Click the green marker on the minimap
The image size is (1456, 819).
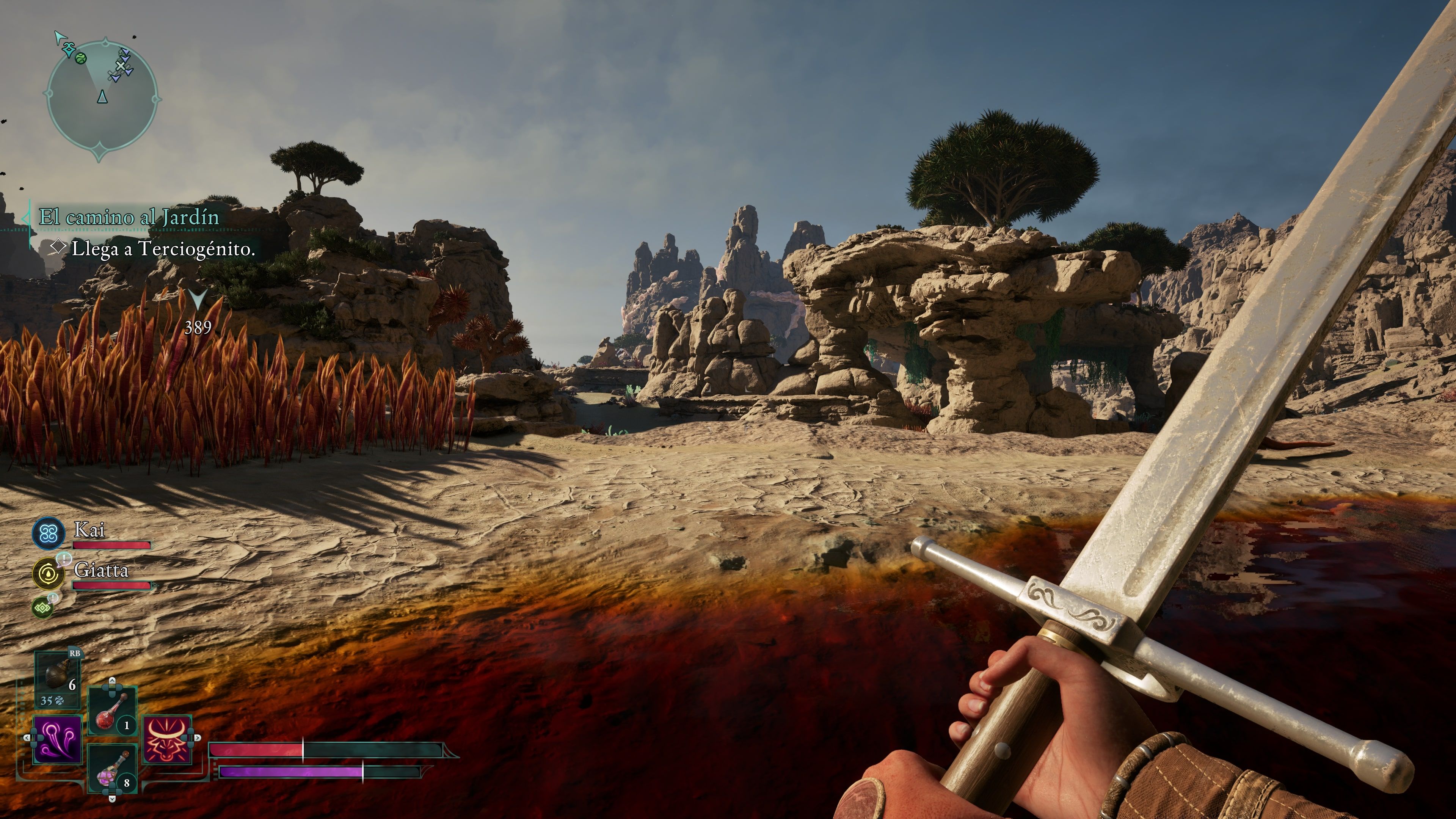click(81, 58)
